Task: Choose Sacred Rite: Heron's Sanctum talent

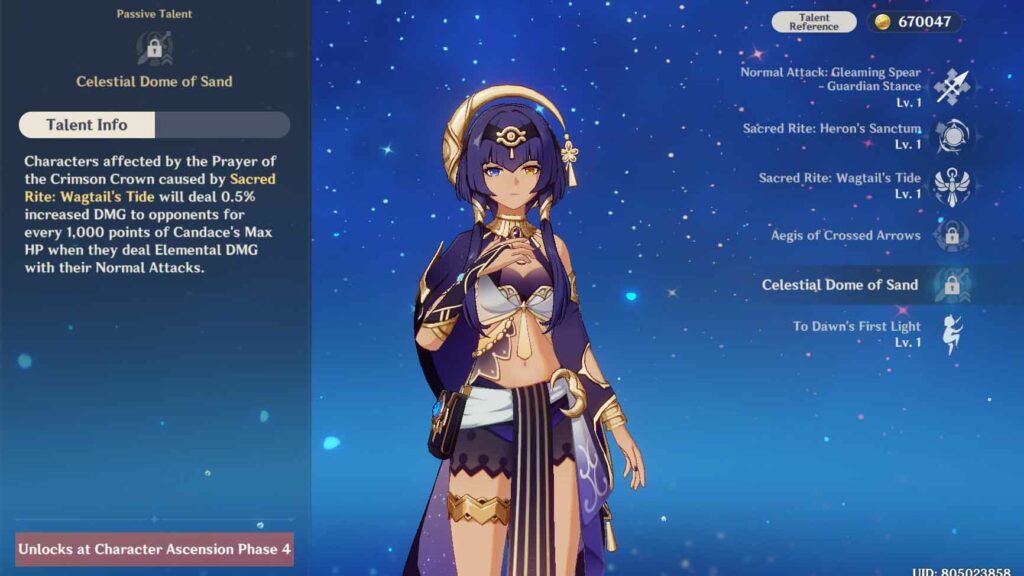Action: pos(951,136)
